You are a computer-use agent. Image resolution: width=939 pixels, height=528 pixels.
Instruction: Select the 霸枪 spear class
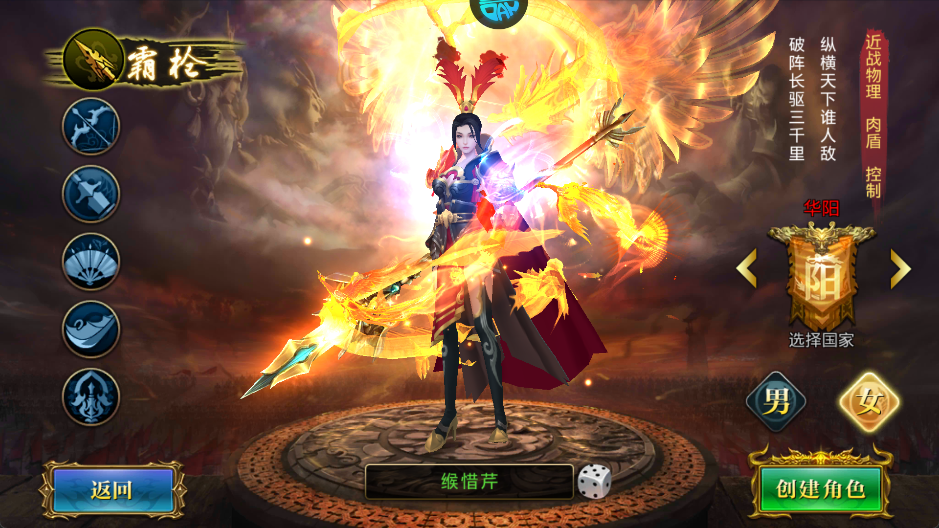(93, 60)
